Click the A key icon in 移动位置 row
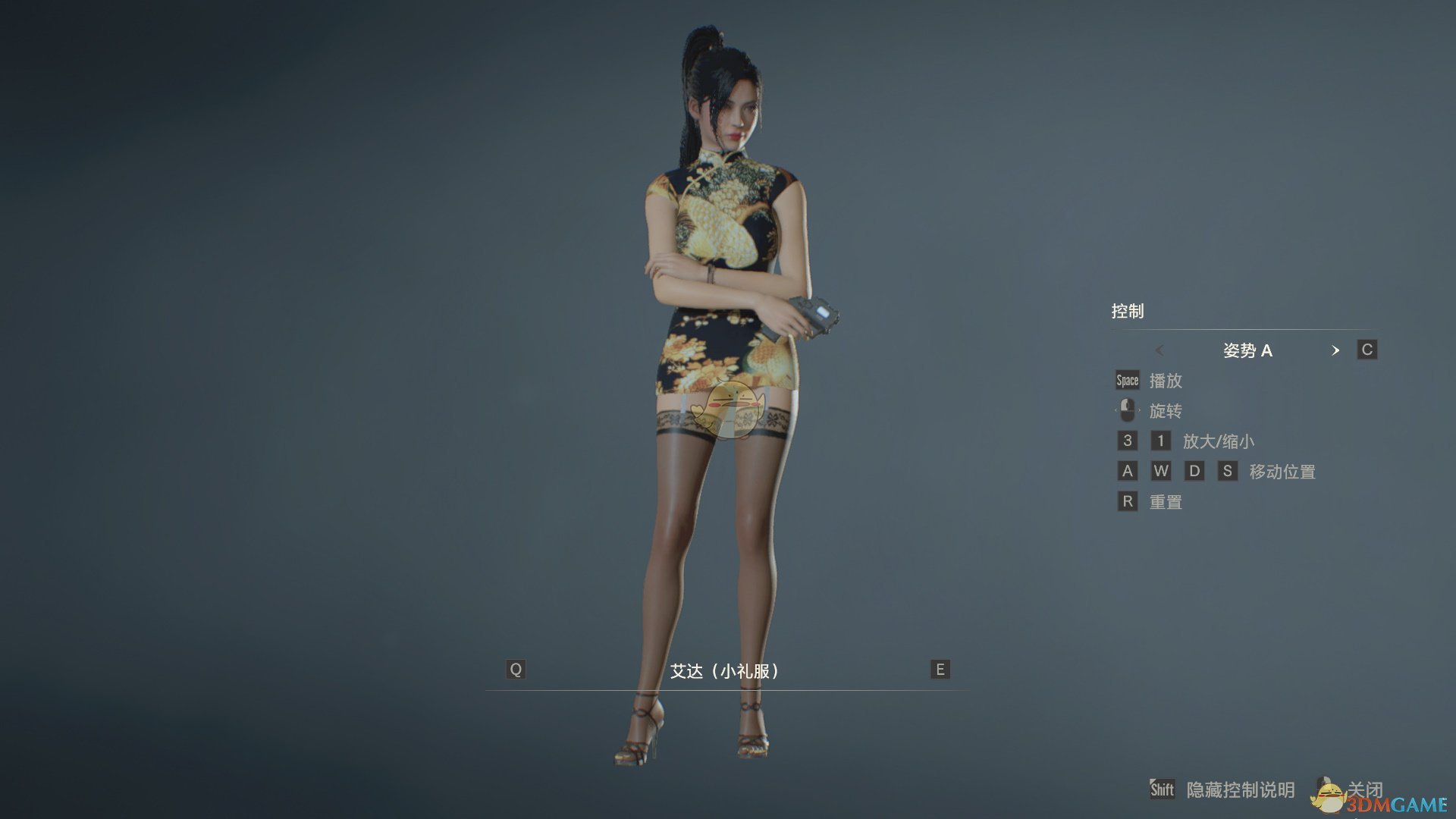Screen dimensions: 1456x819 coord(1127,471)
